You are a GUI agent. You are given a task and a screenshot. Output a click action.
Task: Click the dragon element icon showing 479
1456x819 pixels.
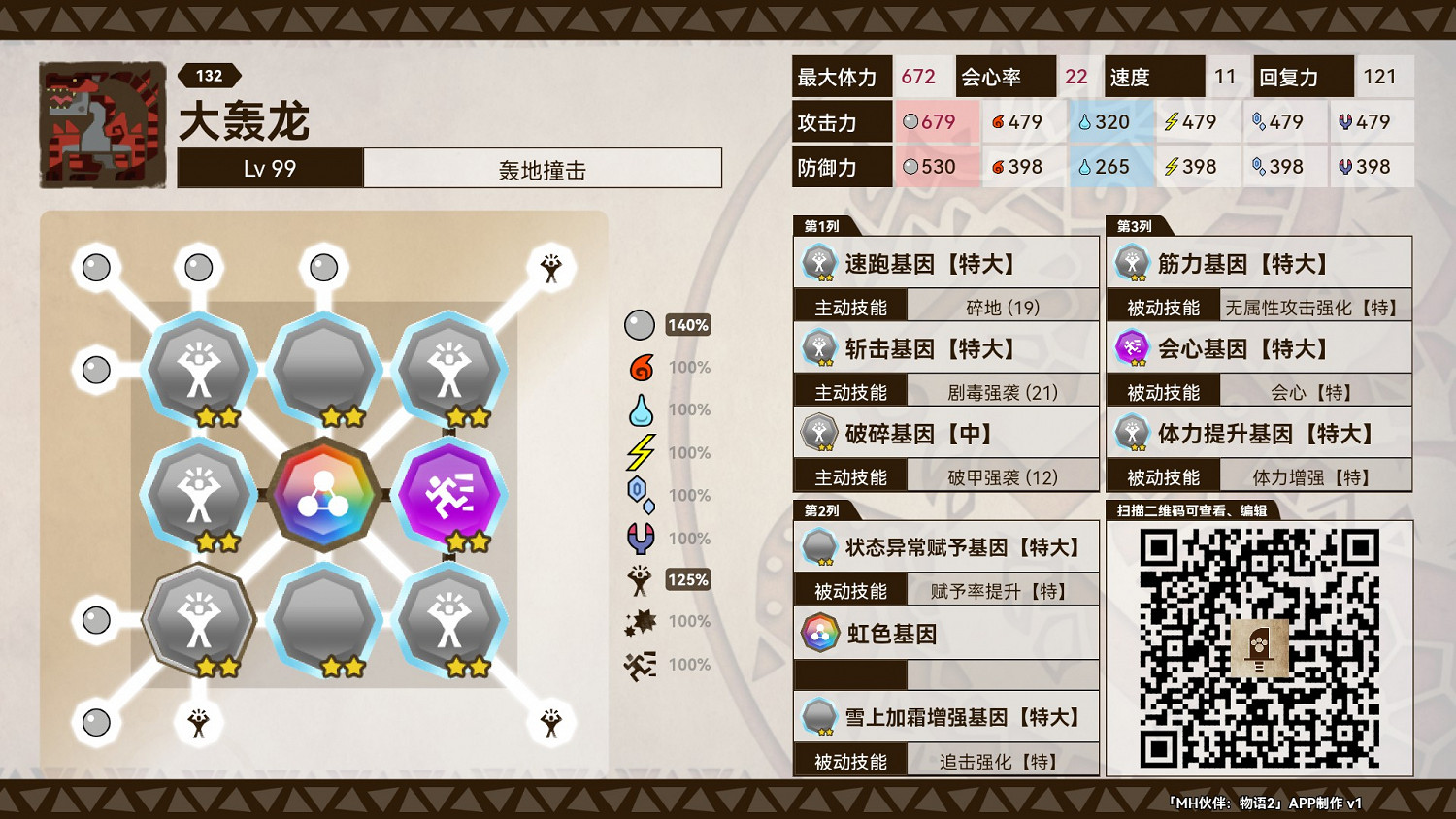point(1345,121)
